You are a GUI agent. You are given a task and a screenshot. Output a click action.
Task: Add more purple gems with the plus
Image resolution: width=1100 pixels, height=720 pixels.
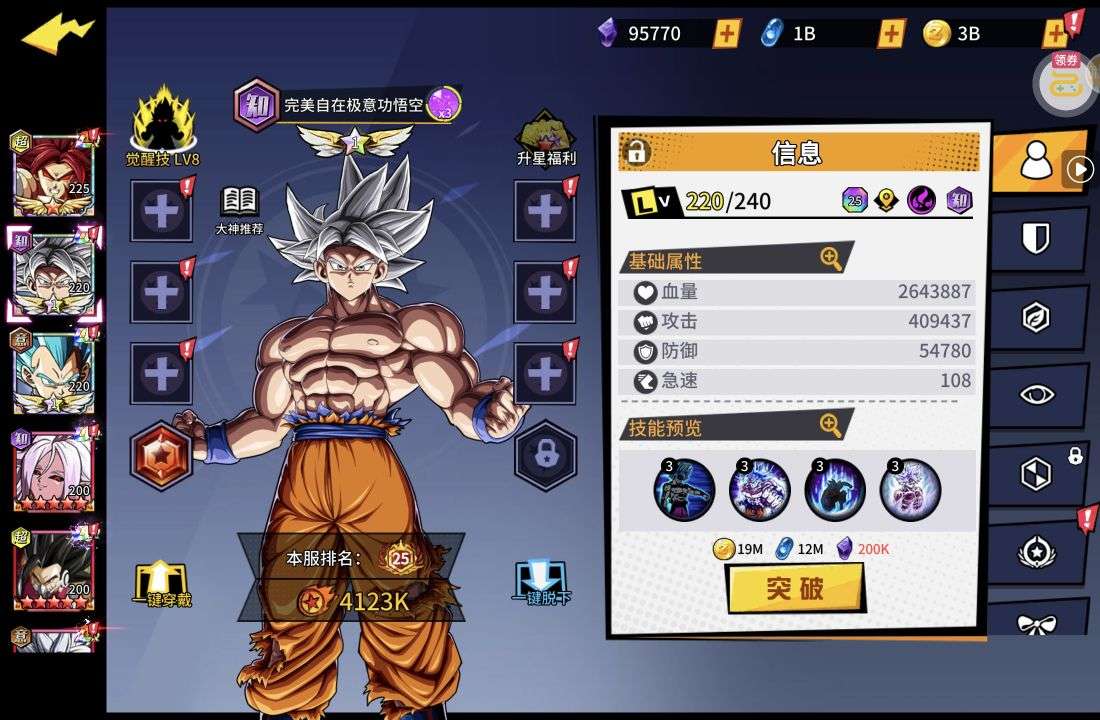tap(727, 33)
